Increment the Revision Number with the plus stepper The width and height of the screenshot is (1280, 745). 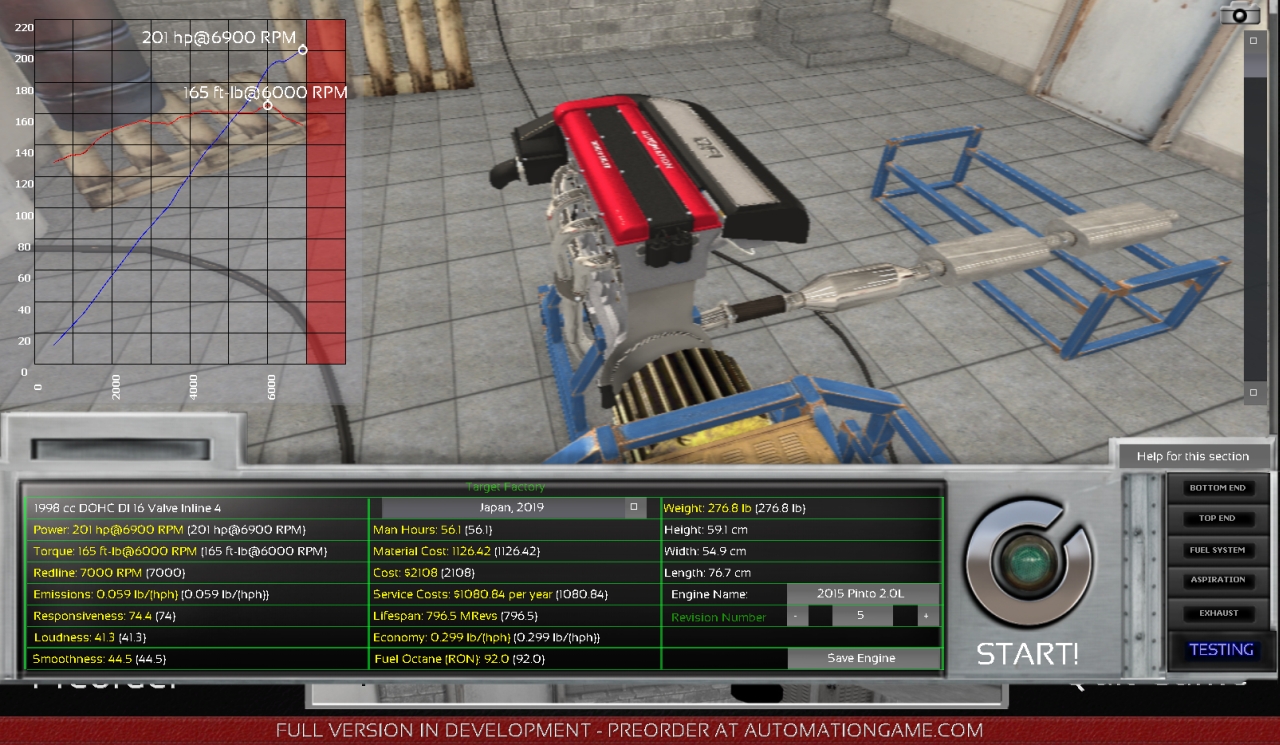pyautogui.click(x=926, y=615)
